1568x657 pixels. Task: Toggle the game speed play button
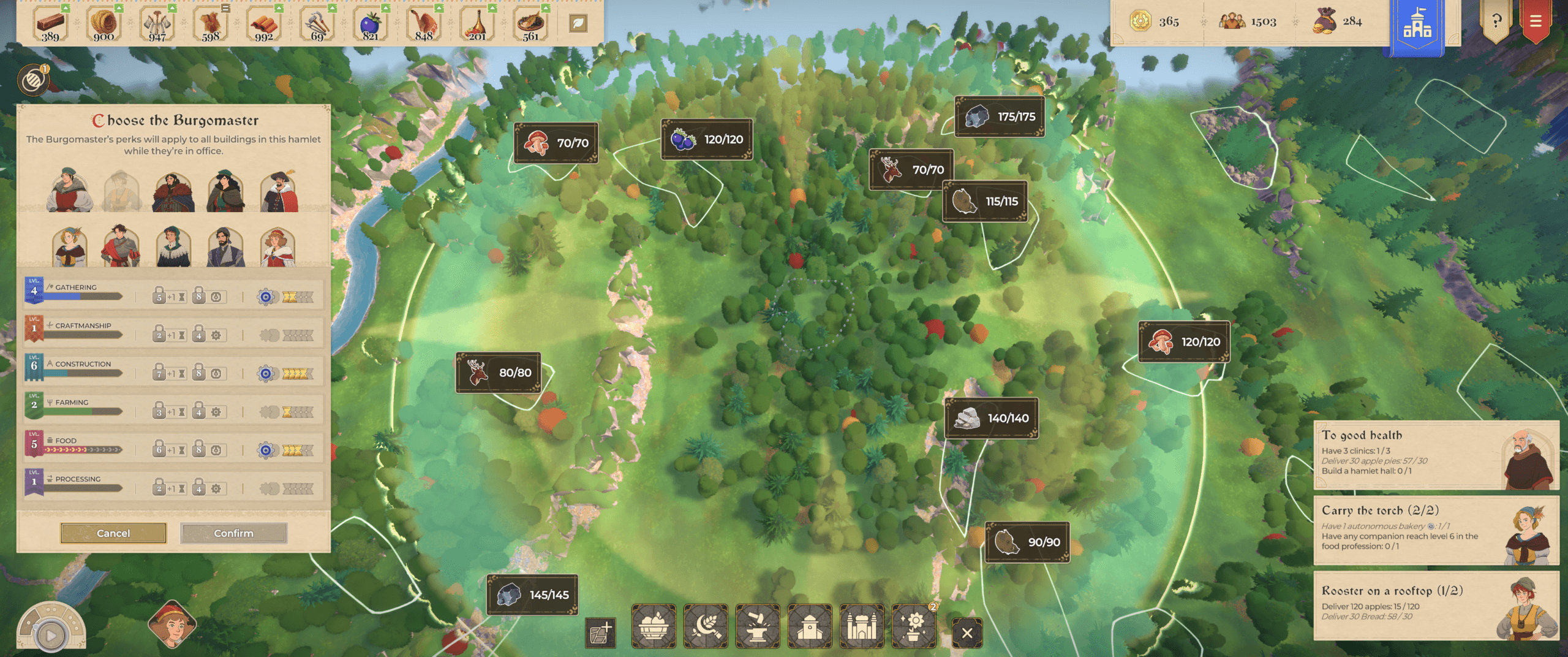tap(51, 636)
